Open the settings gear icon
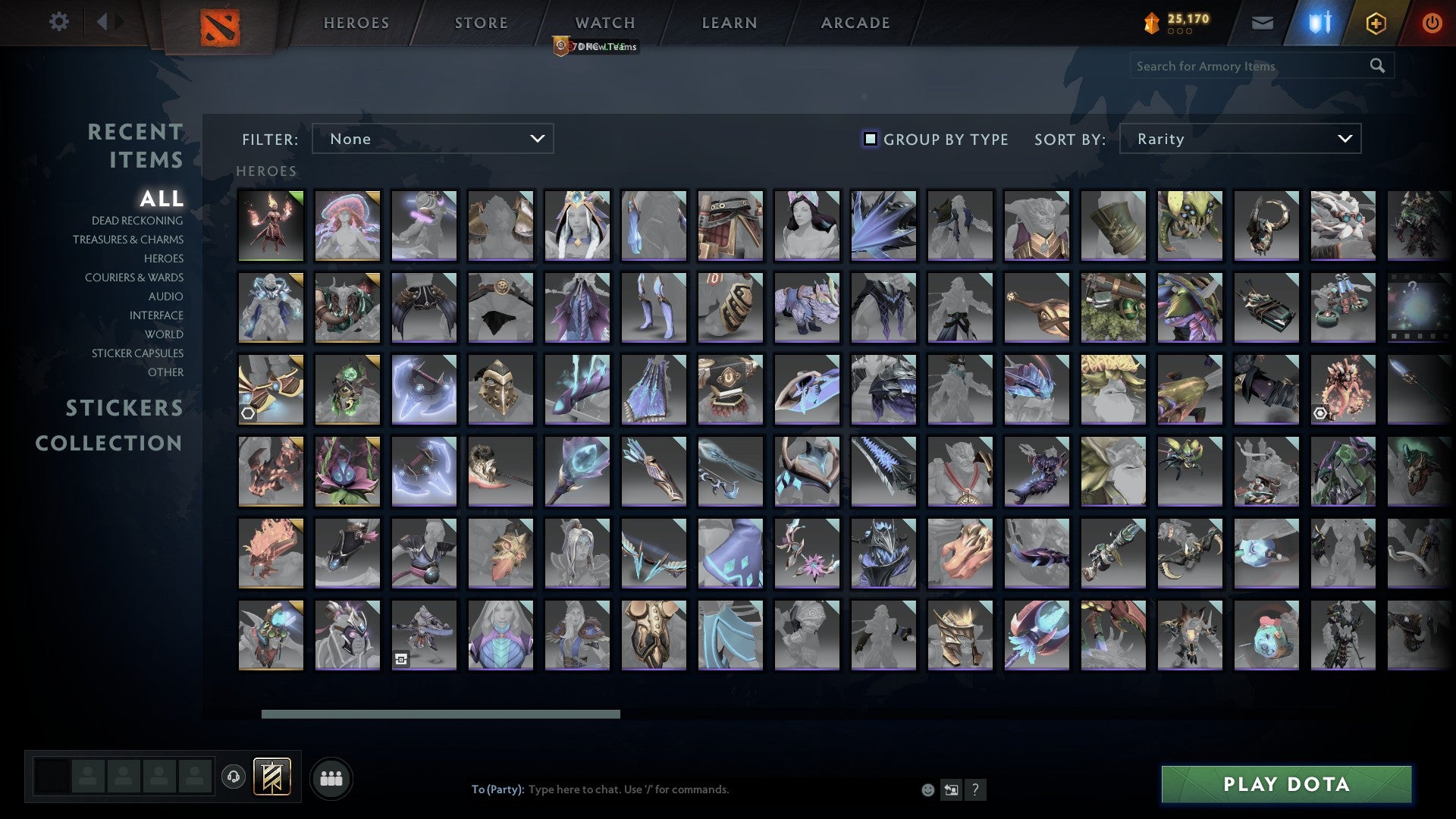 tap(58, 22)
